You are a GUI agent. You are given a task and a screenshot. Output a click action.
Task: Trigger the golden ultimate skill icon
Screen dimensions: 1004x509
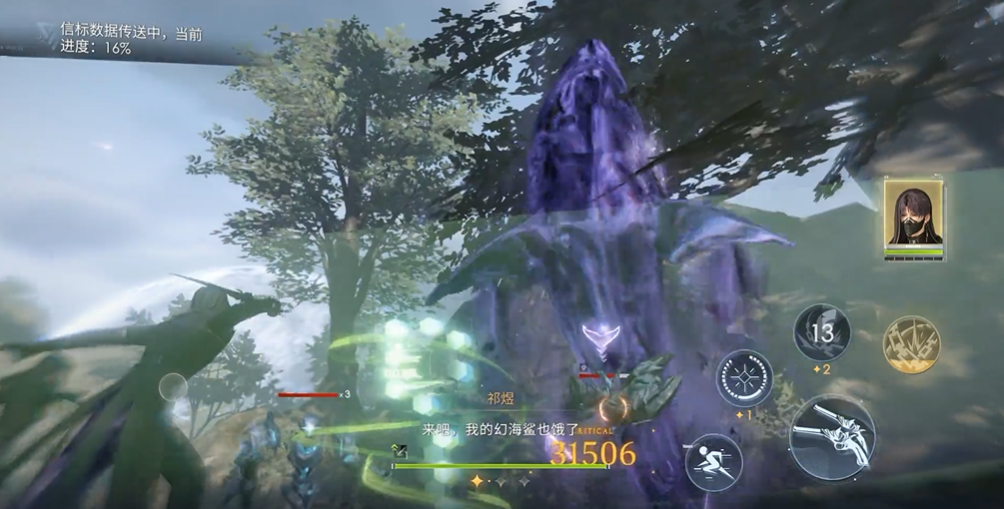(x=911, y=344)
